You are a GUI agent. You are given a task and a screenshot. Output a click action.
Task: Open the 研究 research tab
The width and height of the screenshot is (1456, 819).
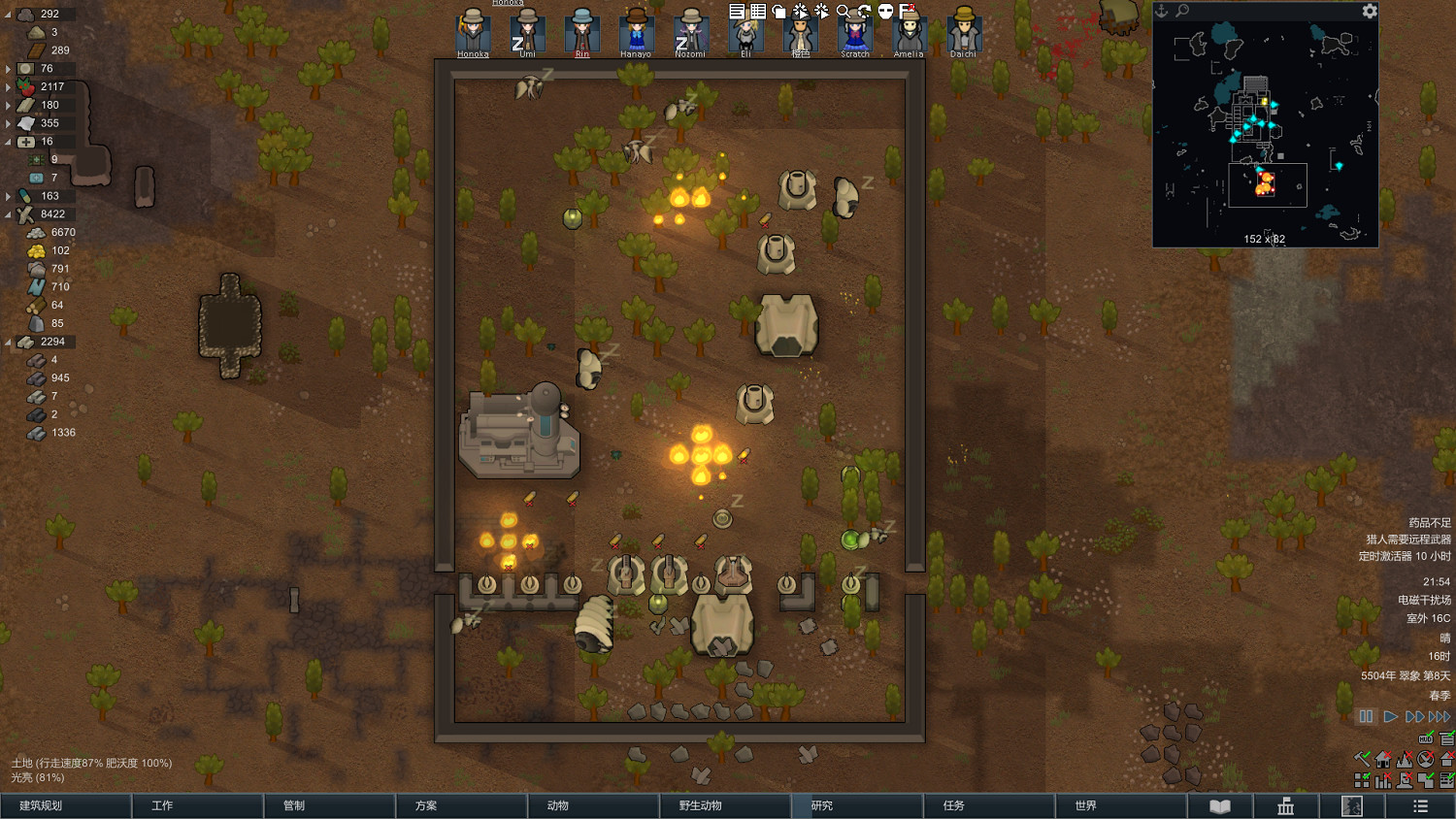coord(857,805)
